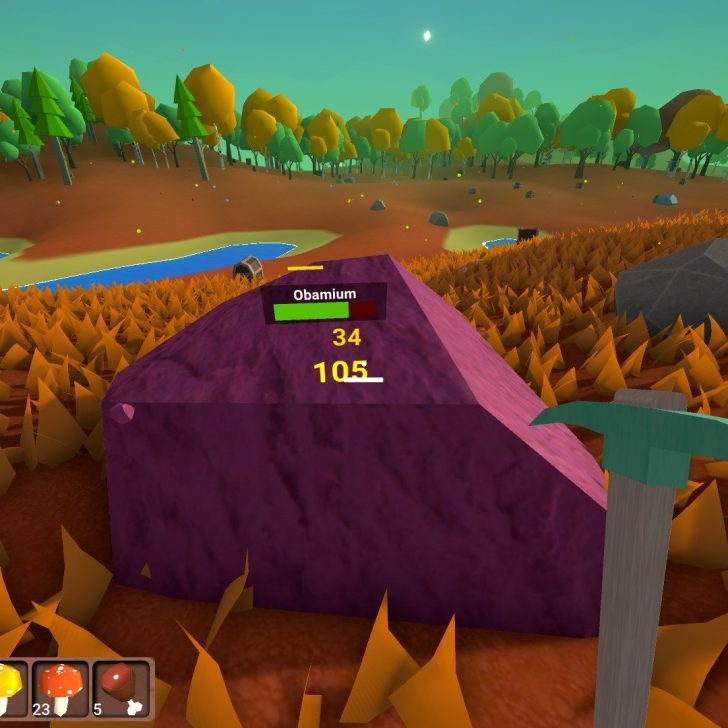Screen dimensions: 728x728
Task: Choose the raw meat hotbar slot
Action: tap(122, 688)
